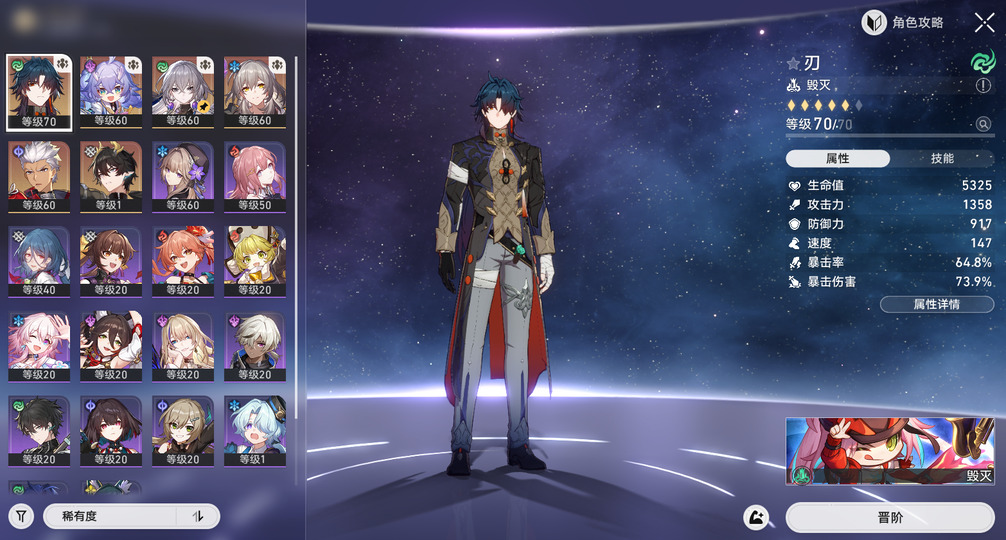The image size is (1006, 540).
Task: Click the 晋阶 ascend button
Action: pos(890,517)
